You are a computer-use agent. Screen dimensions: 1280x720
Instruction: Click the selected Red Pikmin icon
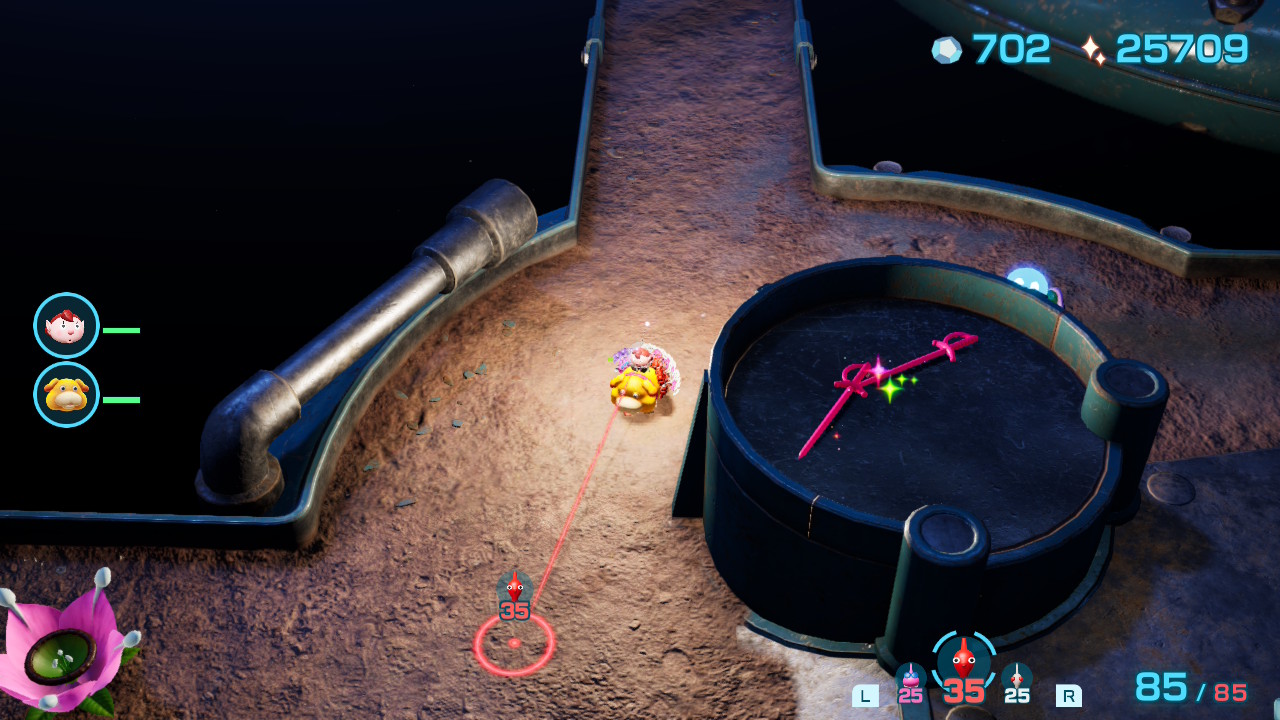964,660
